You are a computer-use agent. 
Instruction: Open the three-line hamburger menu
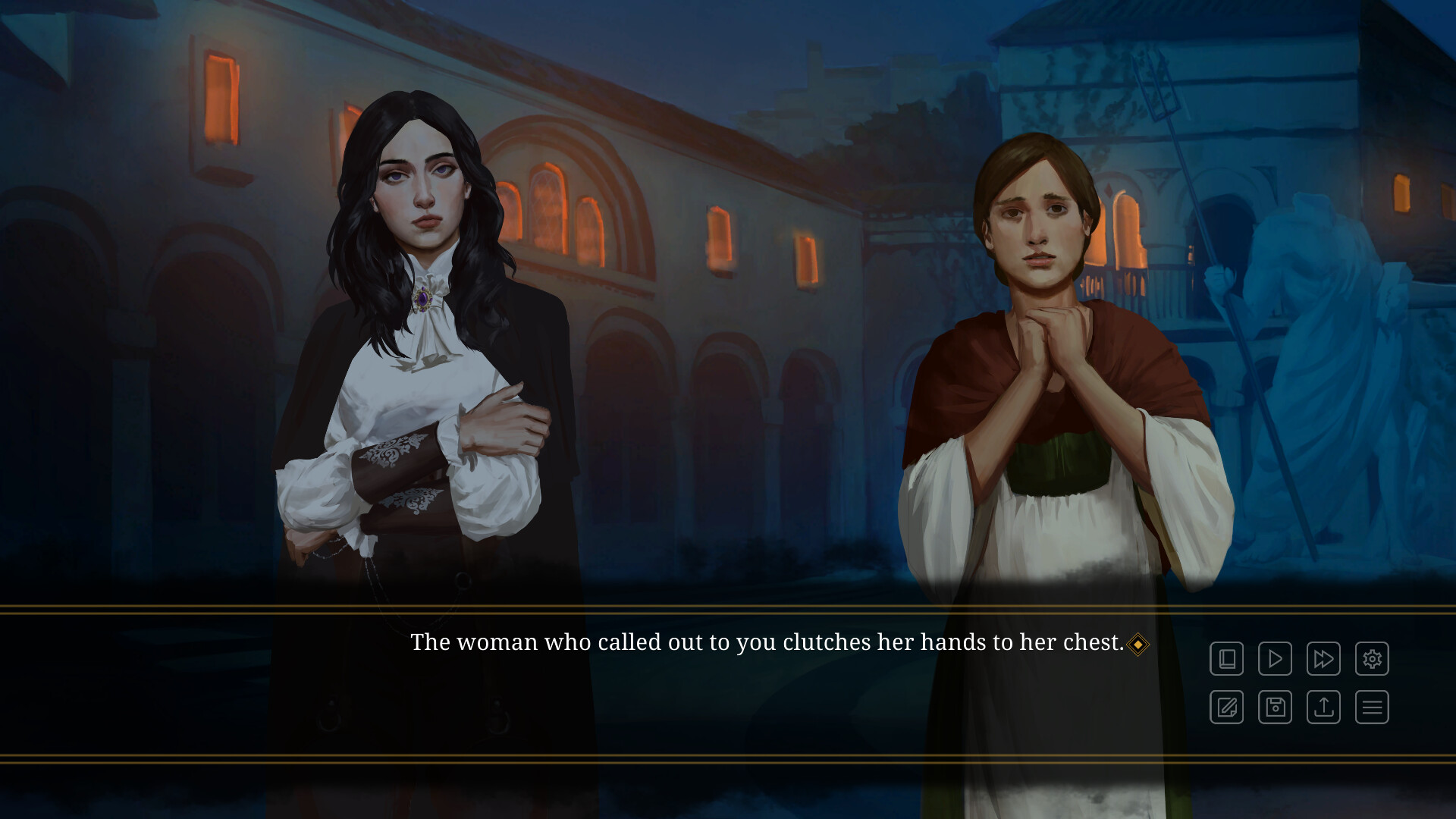(1372, 708)
